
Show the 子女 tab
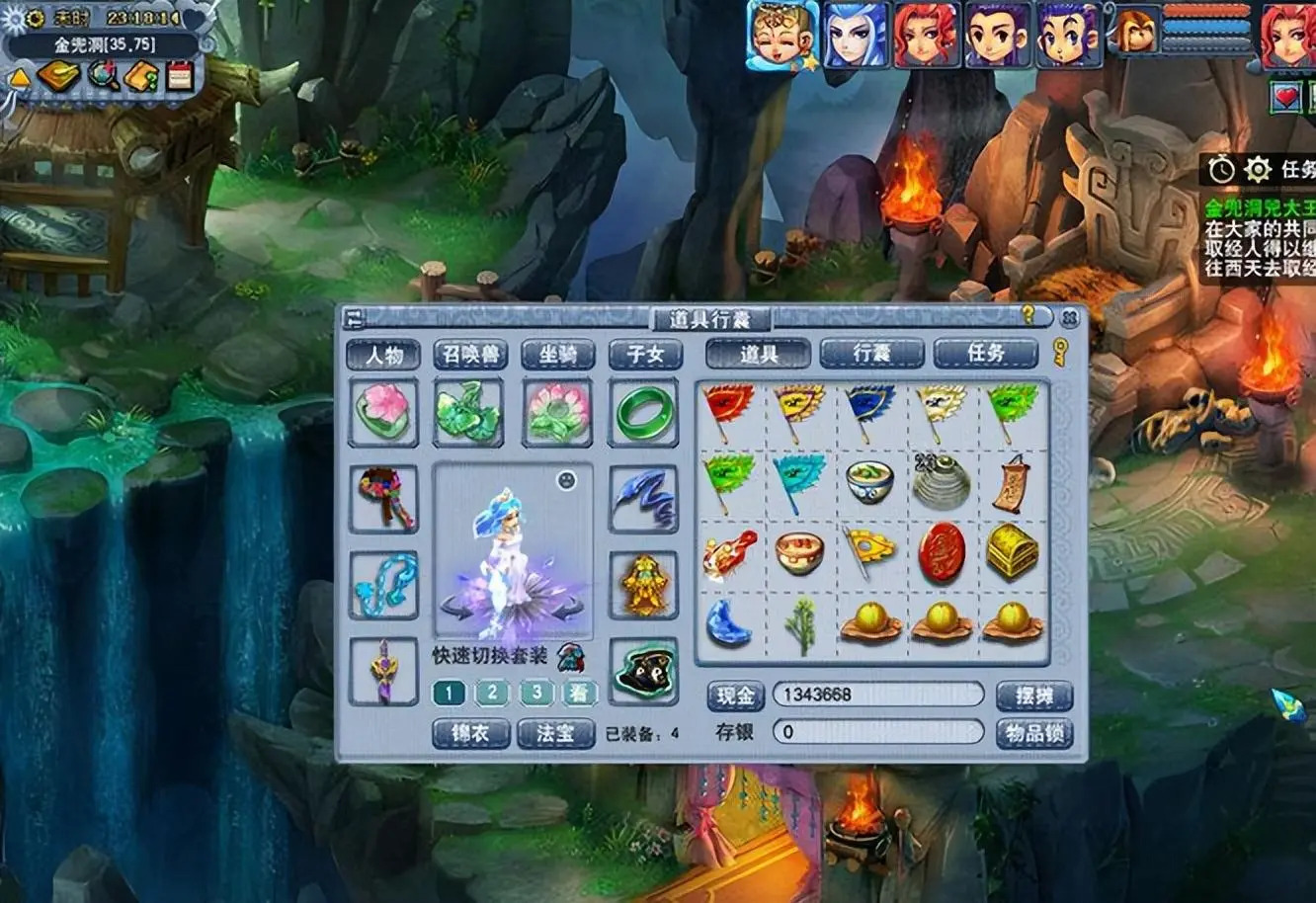(x=644, y=355)
